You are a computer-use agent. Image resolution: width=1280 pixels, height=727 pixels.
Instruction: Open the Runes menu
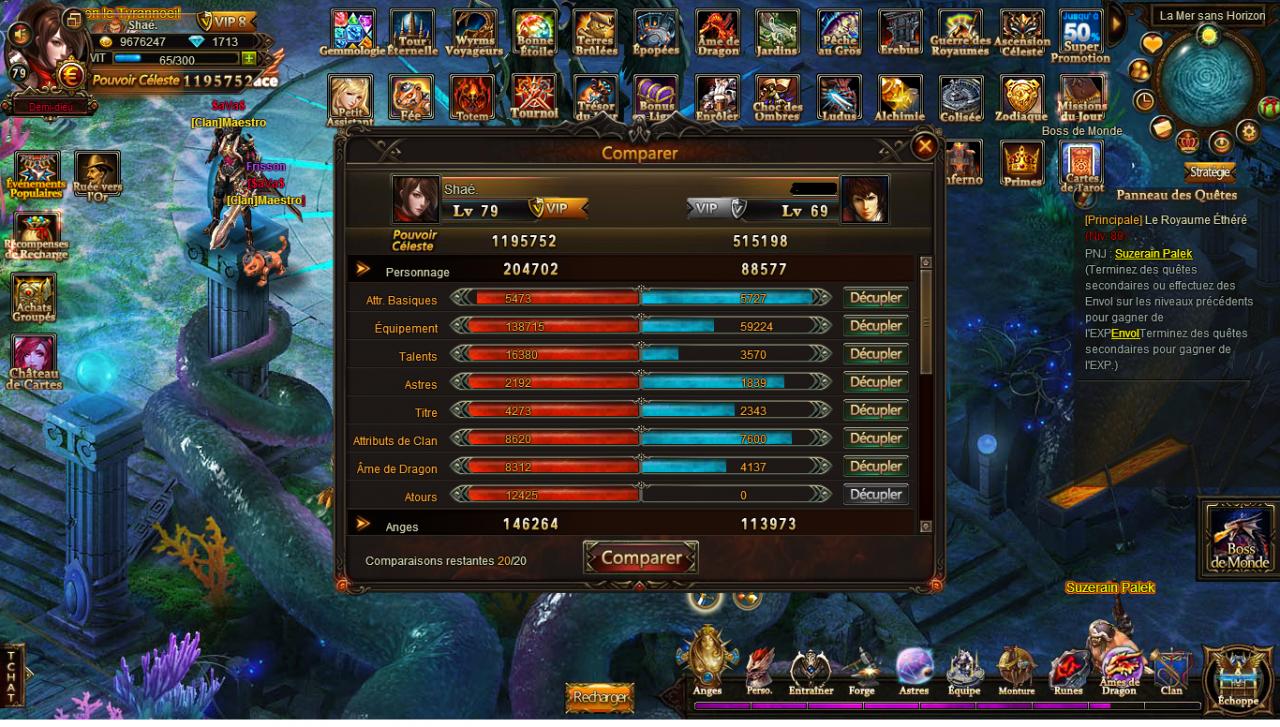(1068, 670)
